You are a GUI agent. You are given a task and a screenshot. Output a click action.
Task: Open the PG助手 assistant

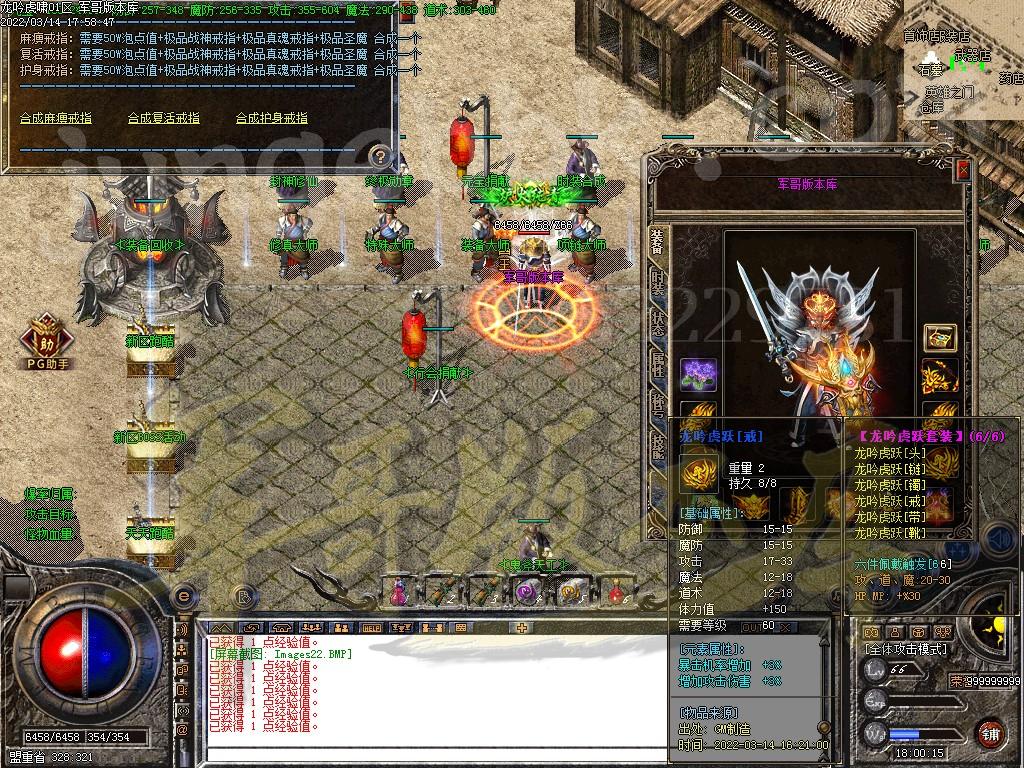click(x=48, y=338)
